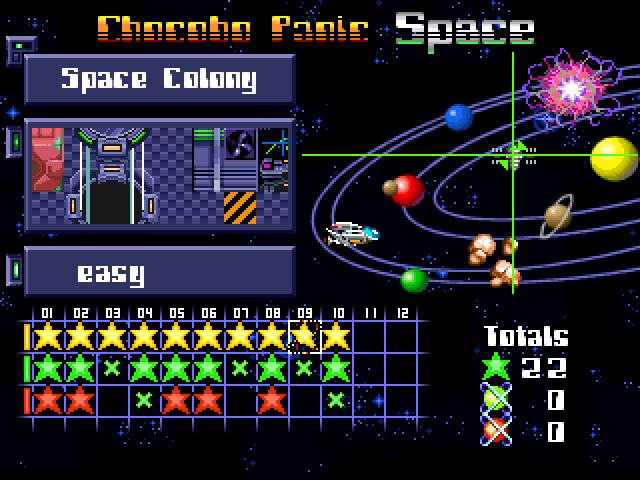The width and height of the screenshot is (640, 480).
Task: Change the easy difficulty setting
Action: (x=159, y=272)
